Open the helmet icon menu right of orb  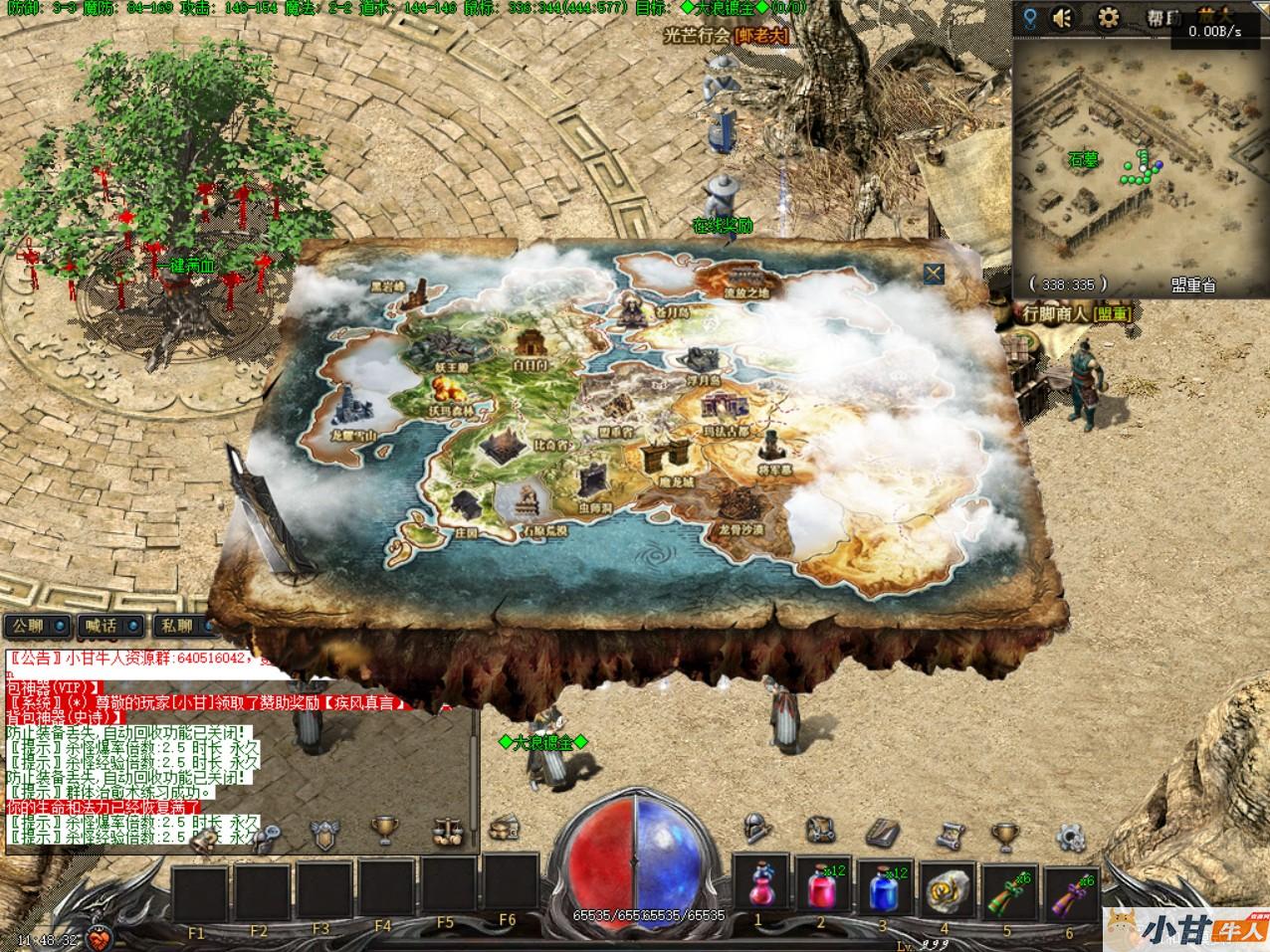(x=756, y=829)
